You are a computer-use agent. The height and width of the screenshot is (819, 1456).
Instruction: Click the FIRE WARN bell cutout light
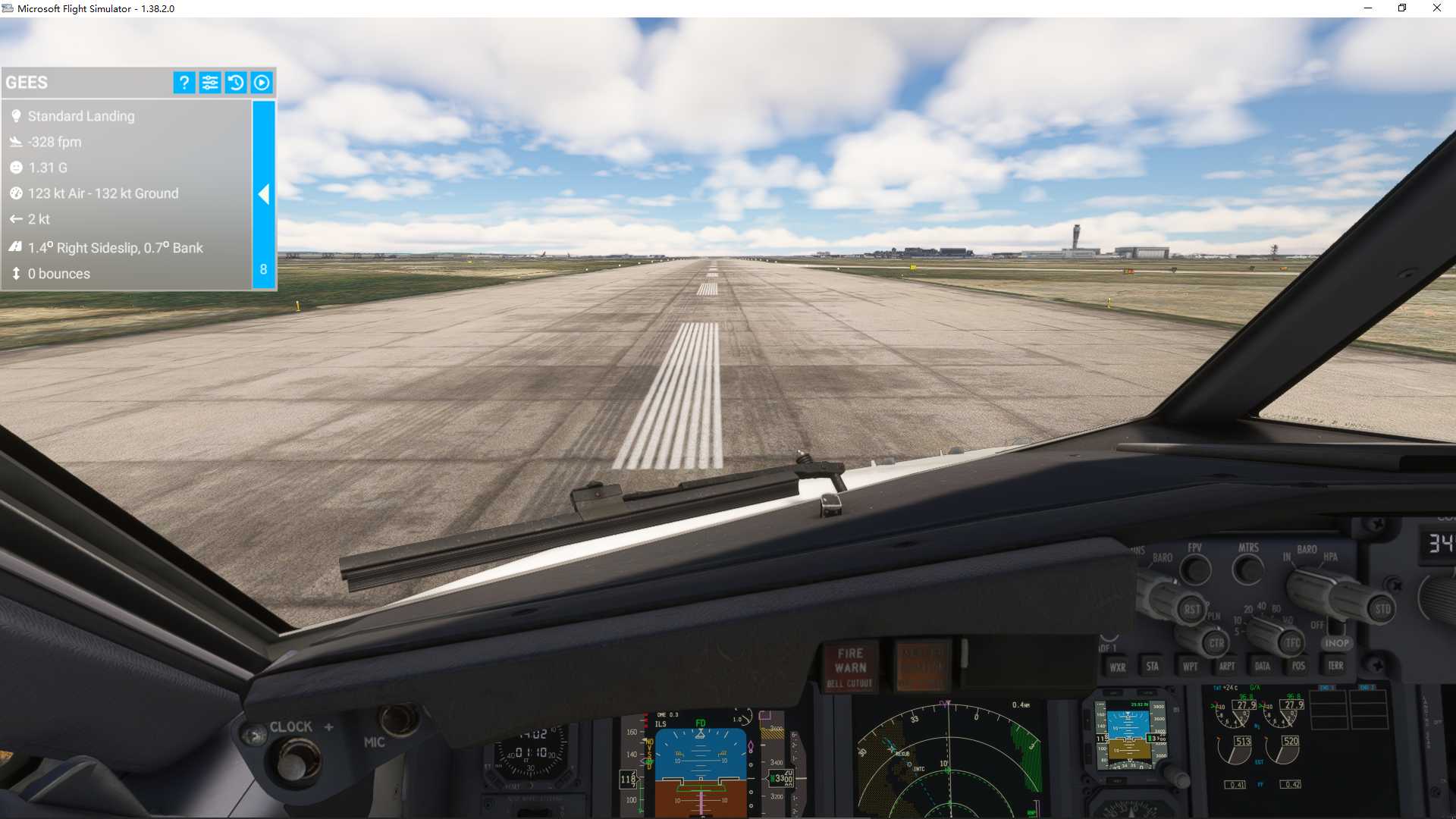(850, 667)
